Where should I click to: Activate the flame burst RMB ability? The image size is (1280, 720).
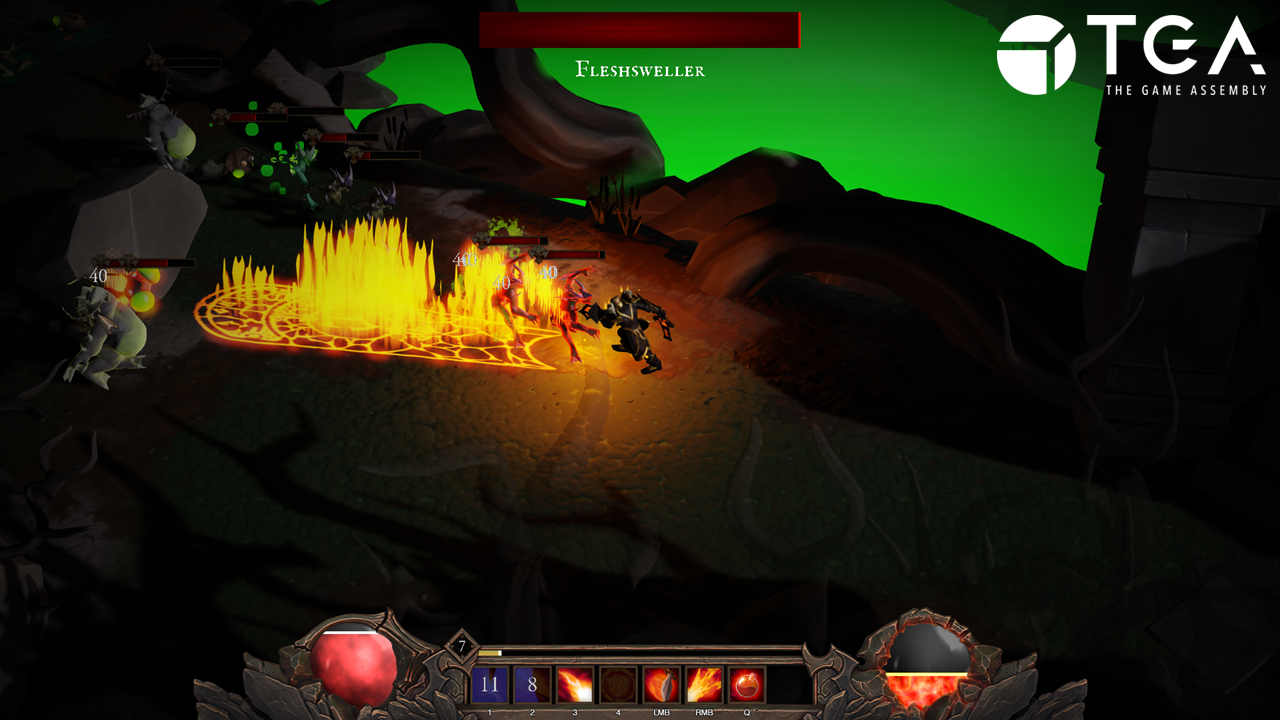tap(704, 685)
